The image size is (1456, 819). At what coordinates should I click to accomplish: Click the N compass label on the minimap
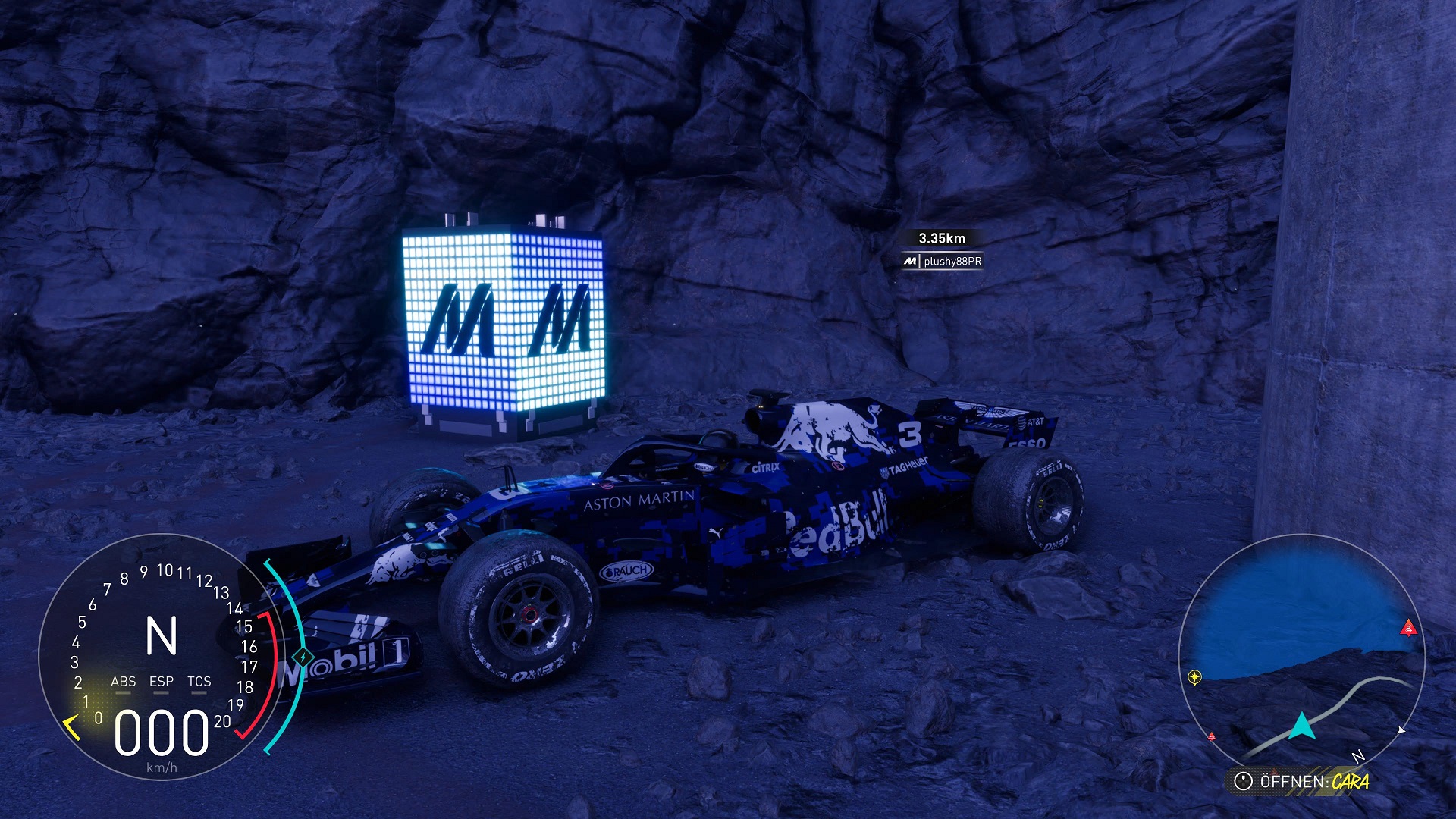coord(1357,756)
